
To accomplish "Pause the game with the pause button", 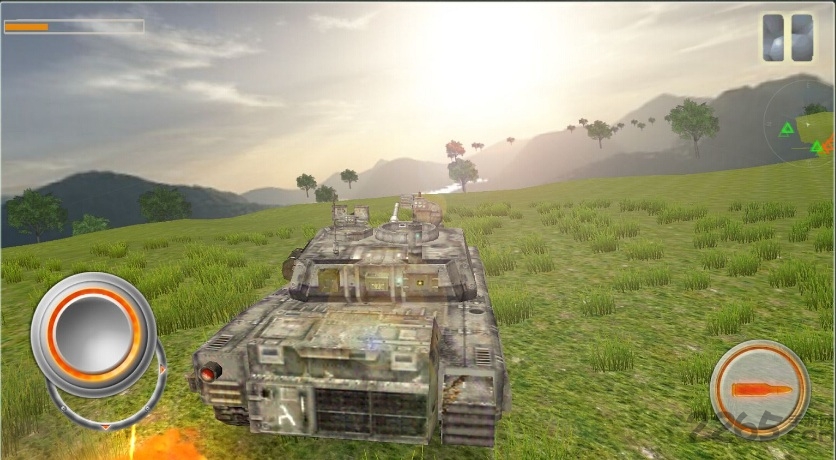I will [x=787, y=38].
